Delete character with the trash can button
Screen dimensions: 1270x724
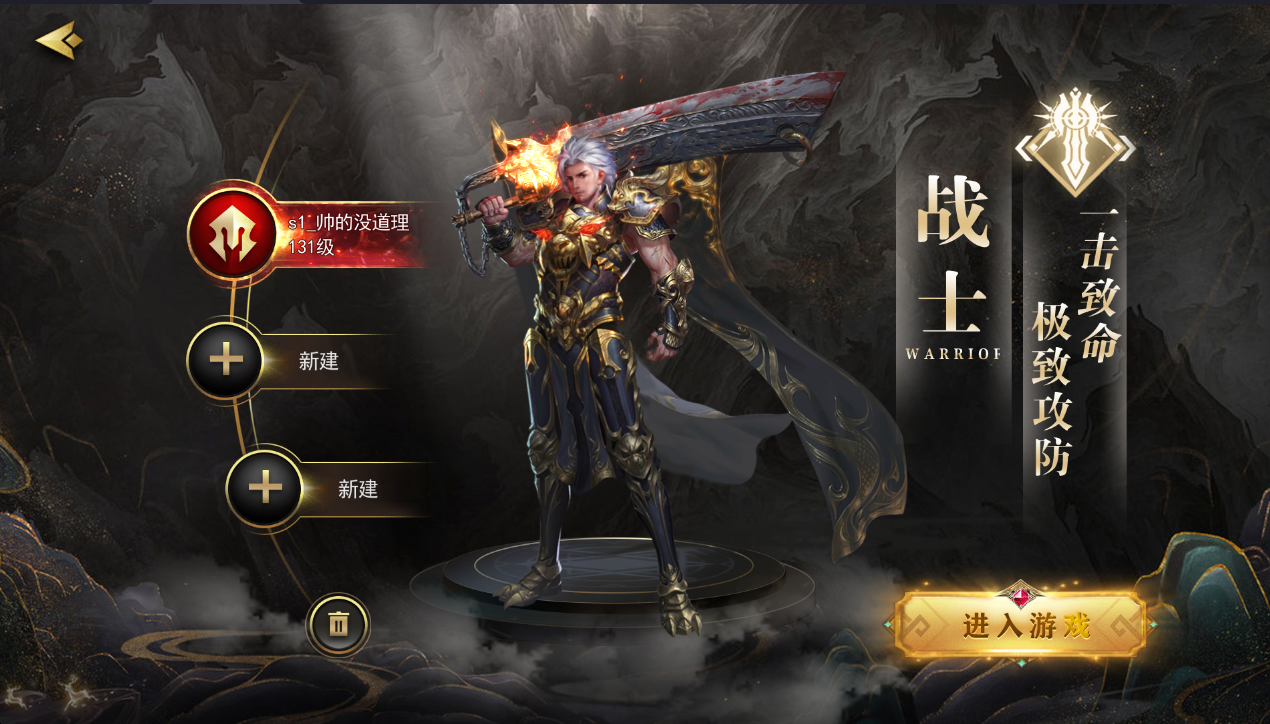pyautogui.click(x=338, y=625)
